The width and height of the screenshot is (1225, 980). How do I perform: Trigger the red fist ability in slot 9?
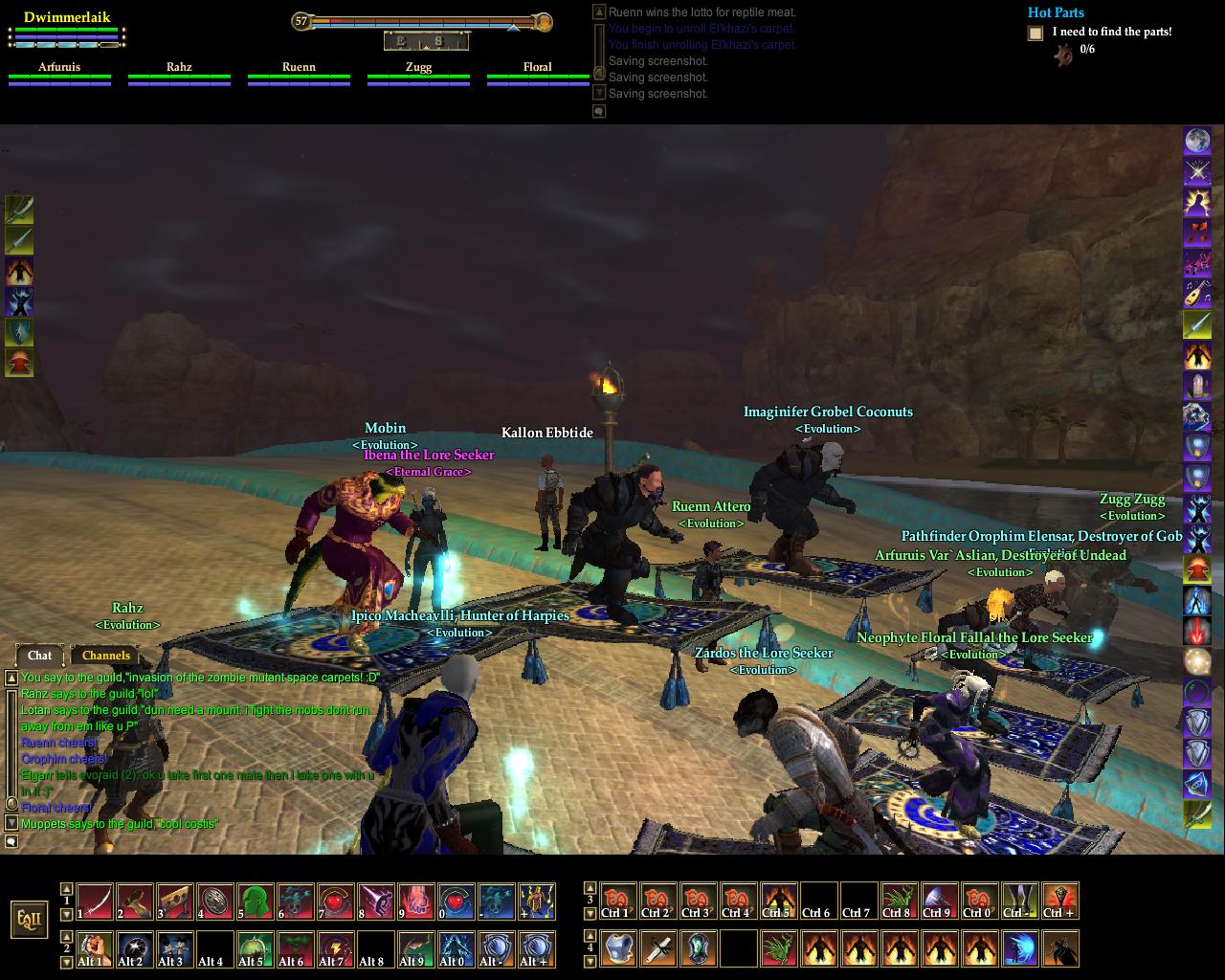(x=416, y=902)
